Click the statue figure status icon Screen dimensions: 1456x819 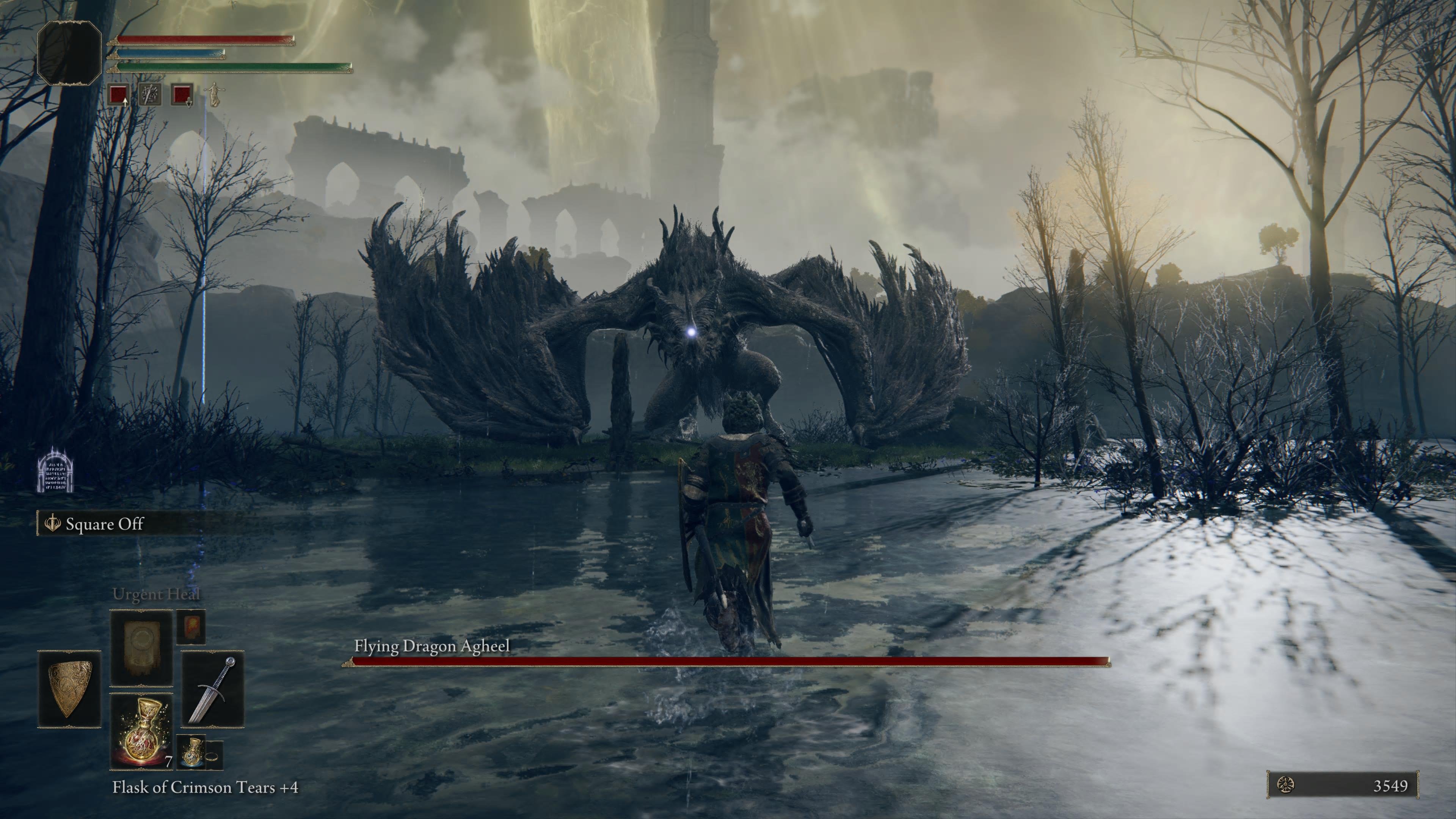coord(213,94)
